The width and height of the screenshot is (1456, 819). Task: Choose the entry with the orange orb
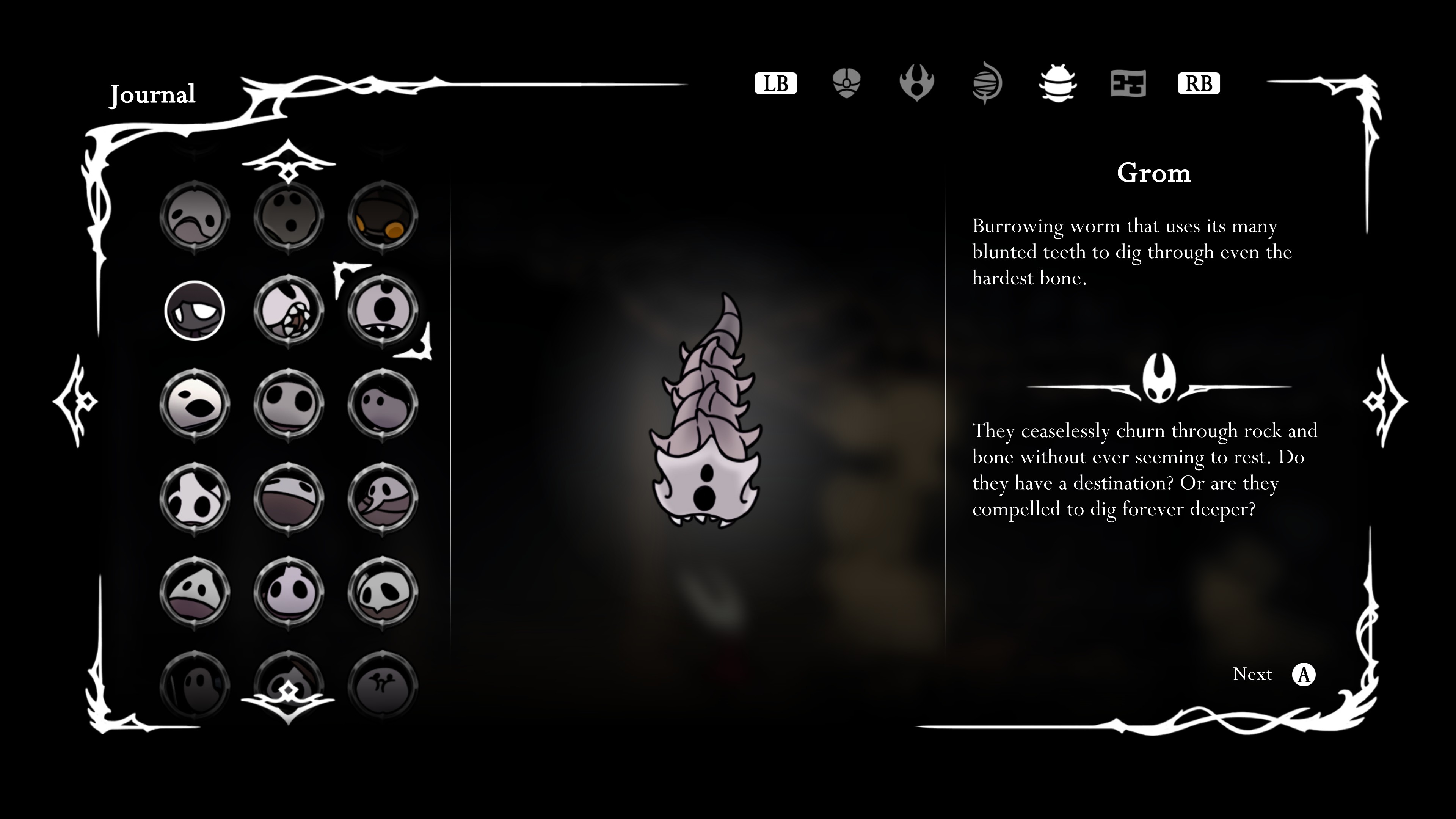pos(383,217)
